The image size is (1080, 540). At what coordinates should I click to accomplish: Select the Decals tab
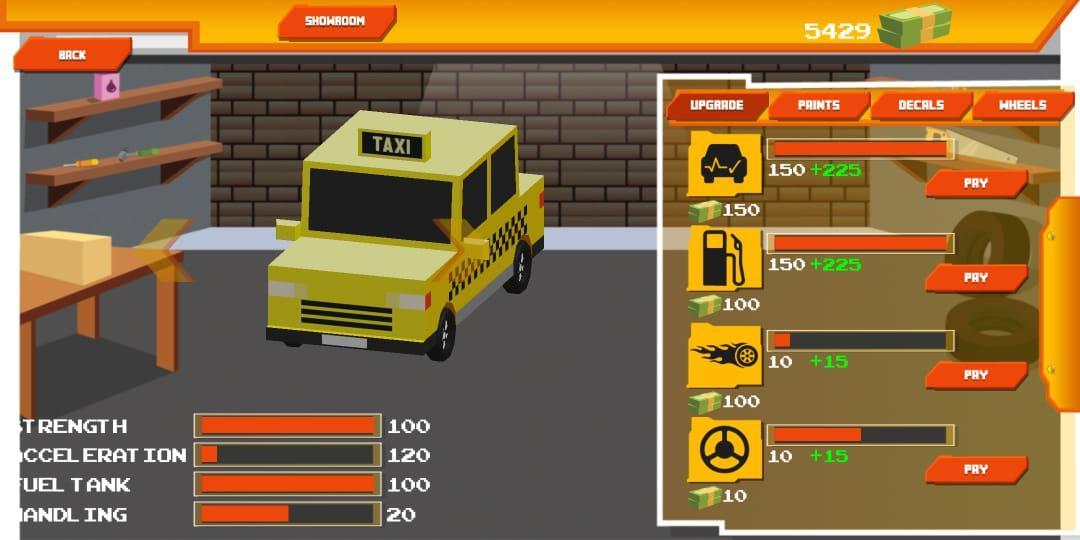tap(921, 105)
